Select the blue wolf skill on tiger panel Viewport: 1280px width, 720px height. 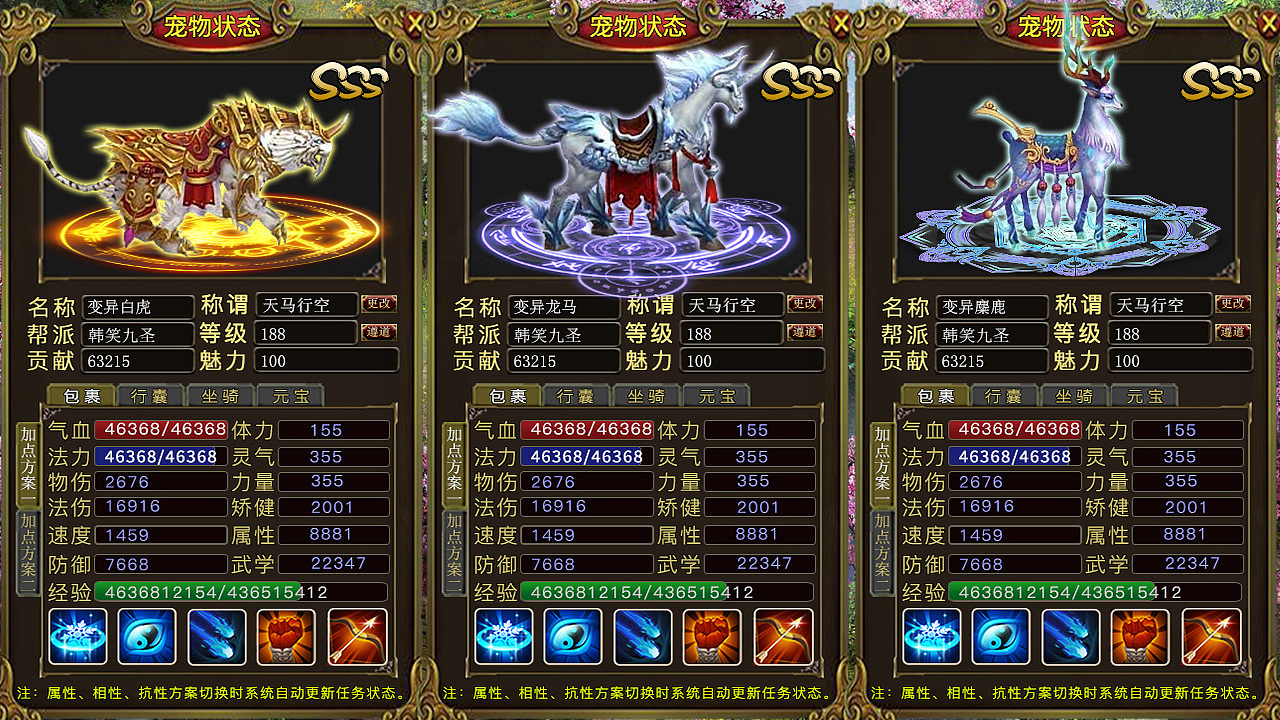pos(218,636)
